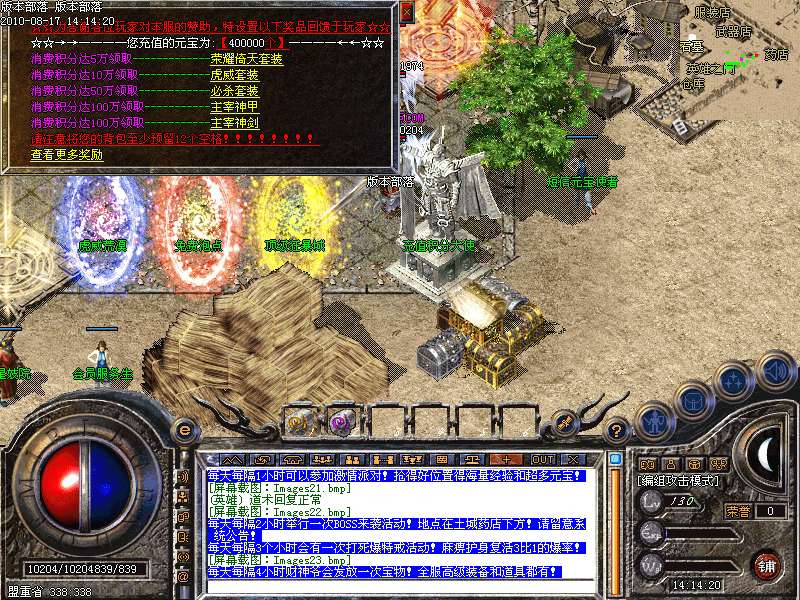This screenshot has width=800, height=600.
Task: Toggle the sound speaker button
Action: coord(774,370)
